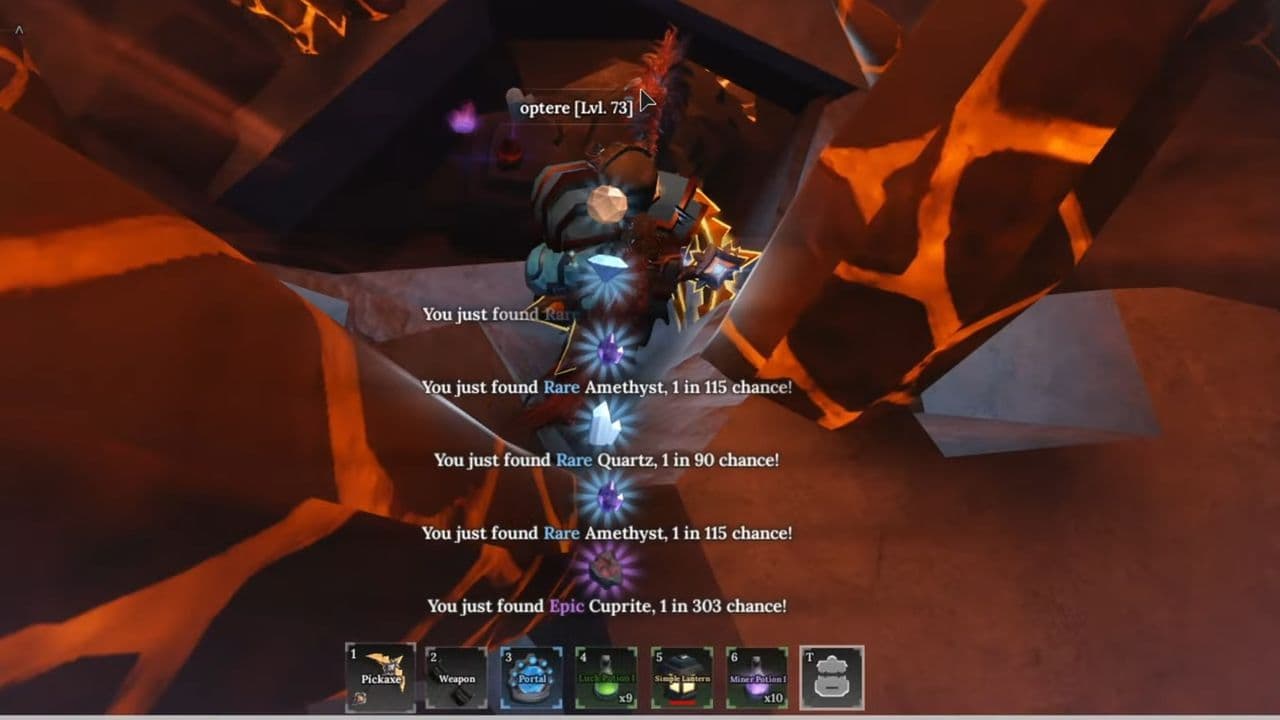Use the purple Miner Potion I

pyautogui.click(x=757, y=677)
